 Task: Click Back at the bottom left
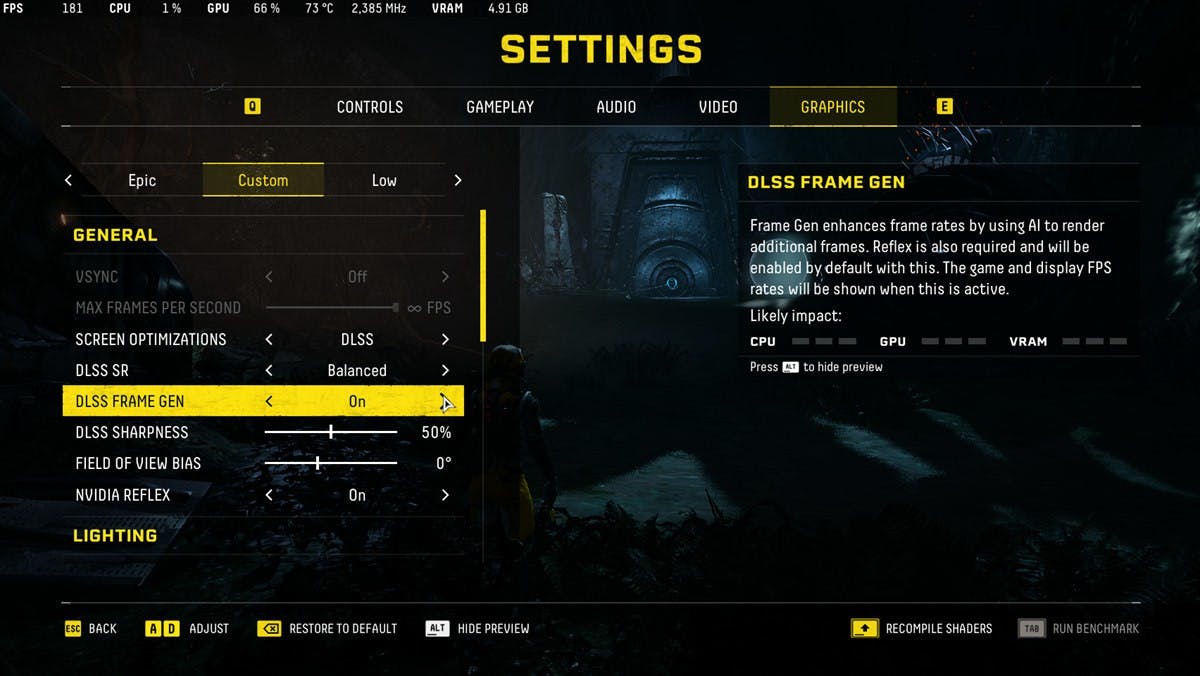click(x=91, y=628)
